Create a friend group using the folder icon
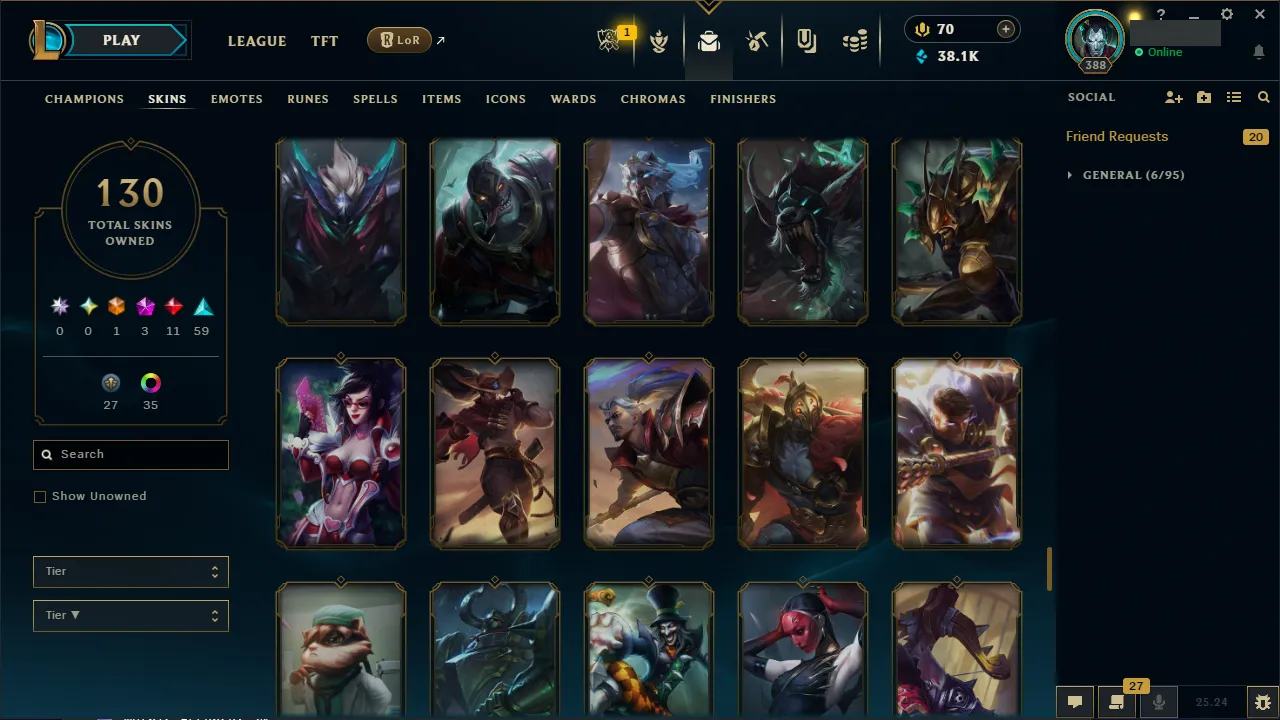This screenshot has height=720, width=1280. (1203, 97)
